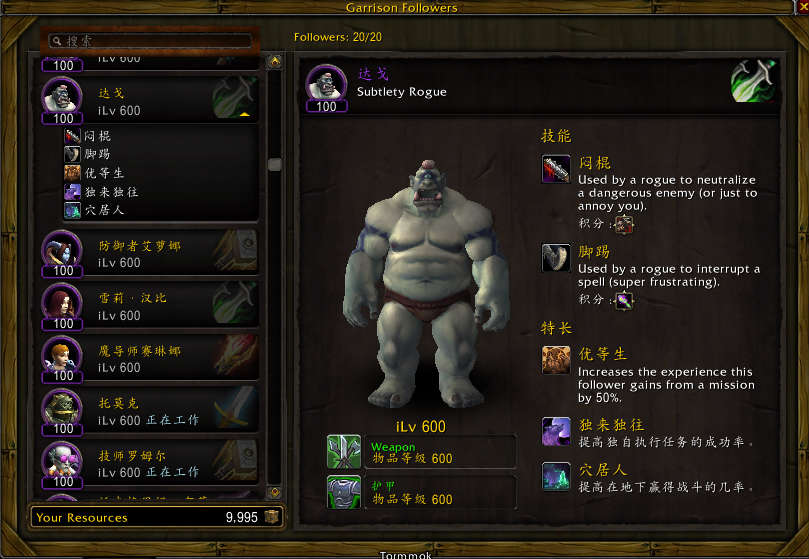Select follower 达戈 in the list
Image resolution: width=809 pixels, height=559 pixels.
[x=150, y=100]
